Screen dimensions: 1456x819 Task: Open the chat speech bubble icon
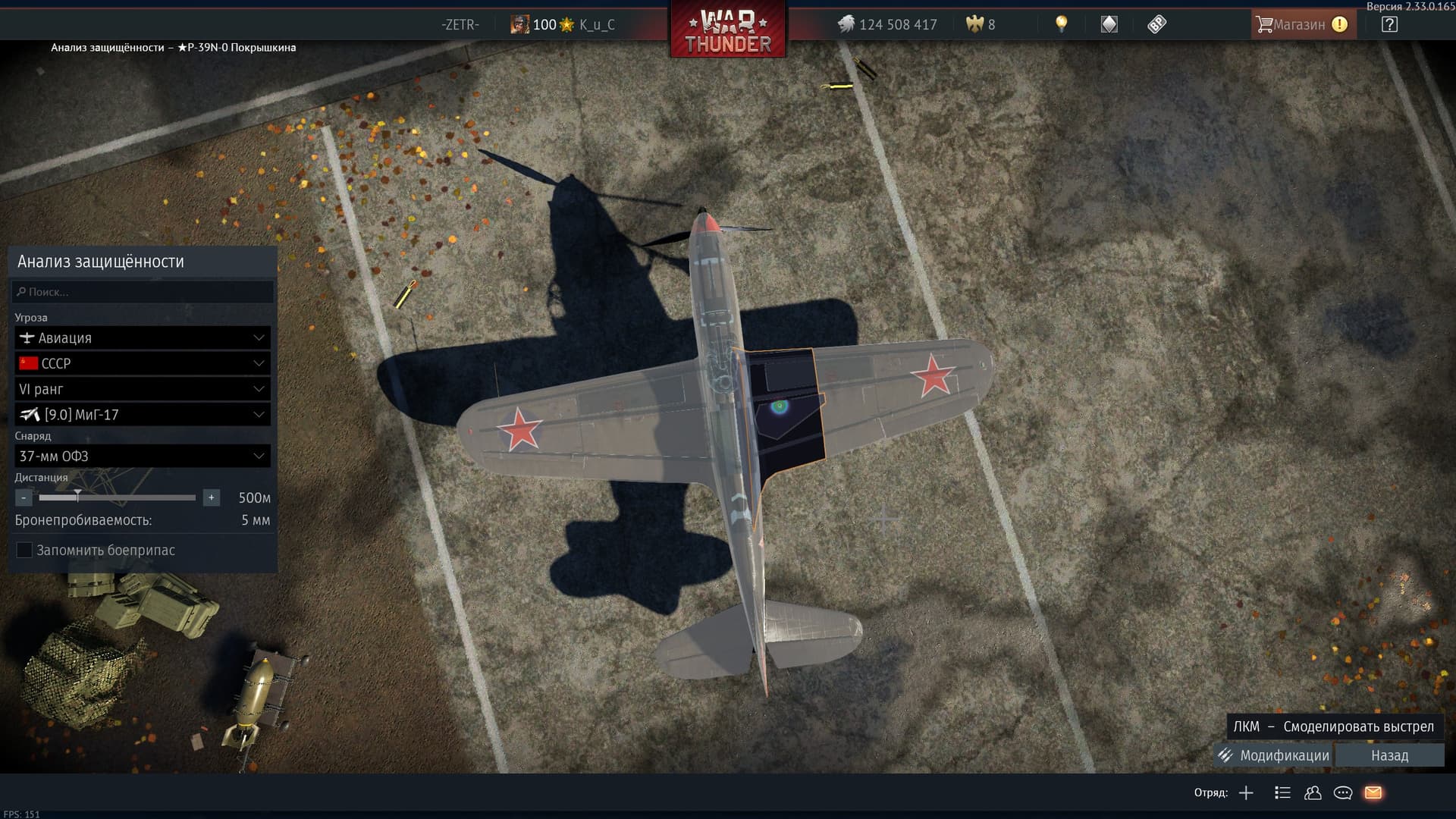point(1343,793)
